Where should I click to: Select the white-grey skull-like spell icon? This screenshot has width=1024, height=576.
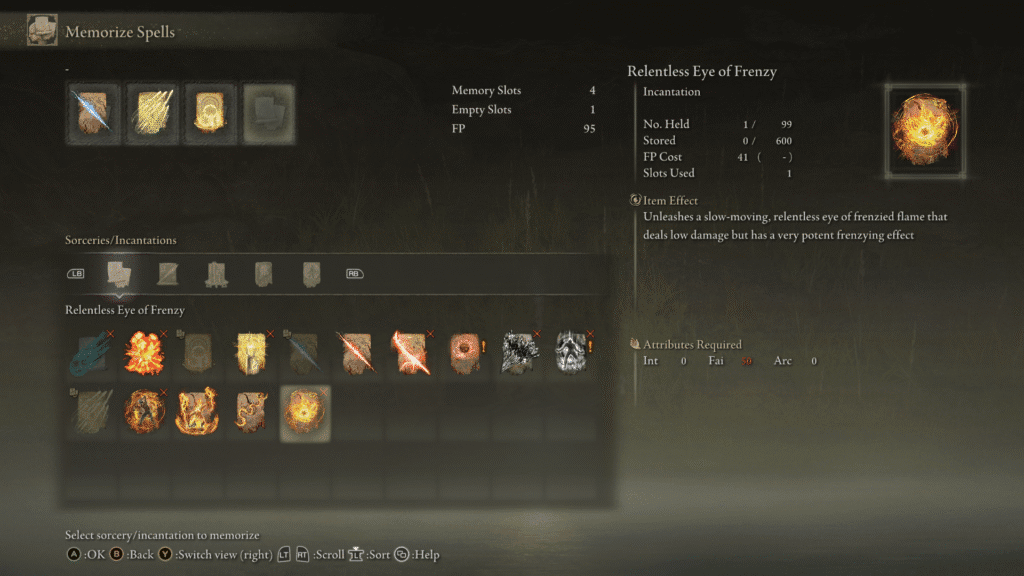(x=571, y=353)
